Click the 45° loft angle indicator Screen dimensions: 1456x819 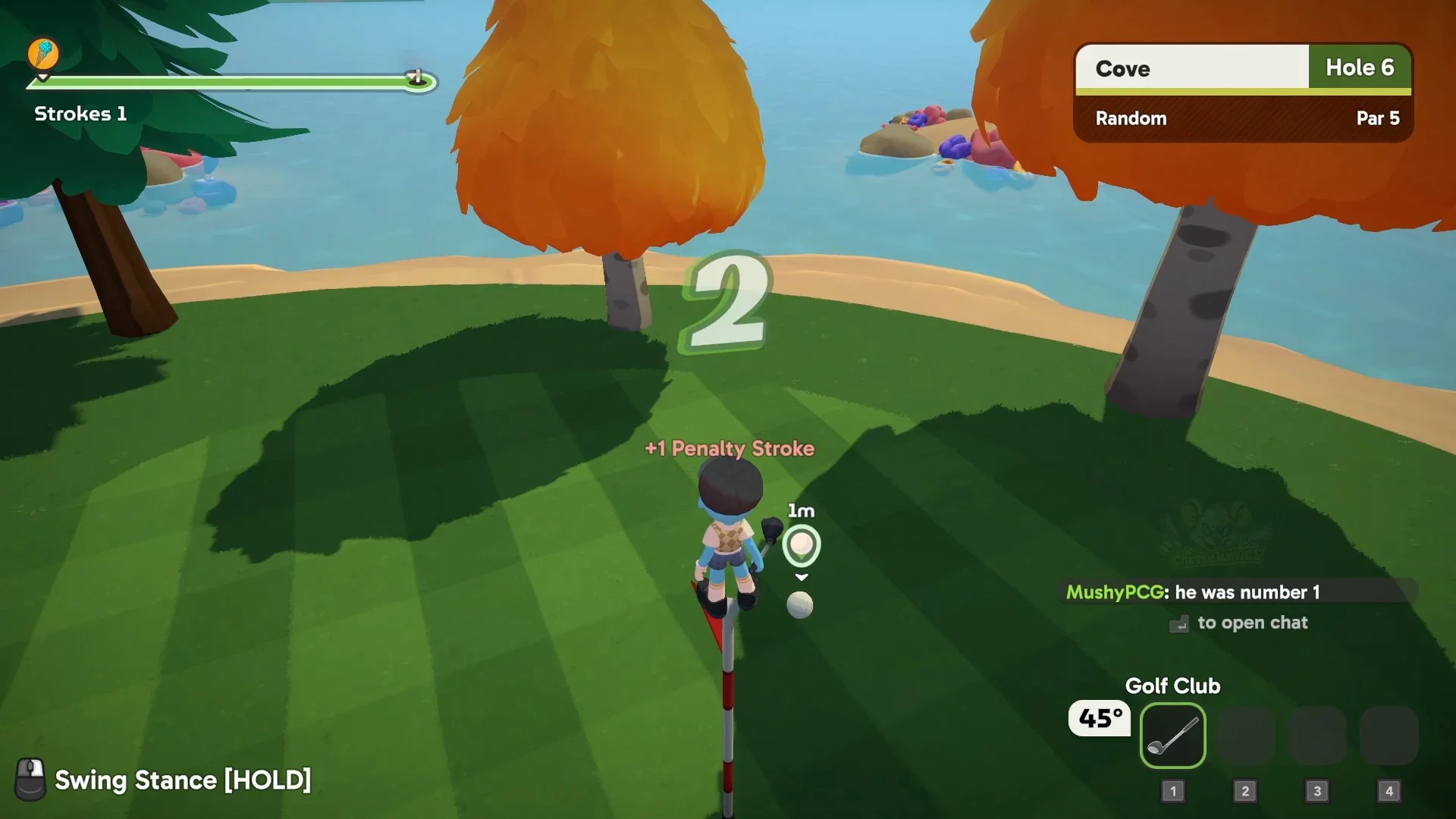coord(1100,718)
